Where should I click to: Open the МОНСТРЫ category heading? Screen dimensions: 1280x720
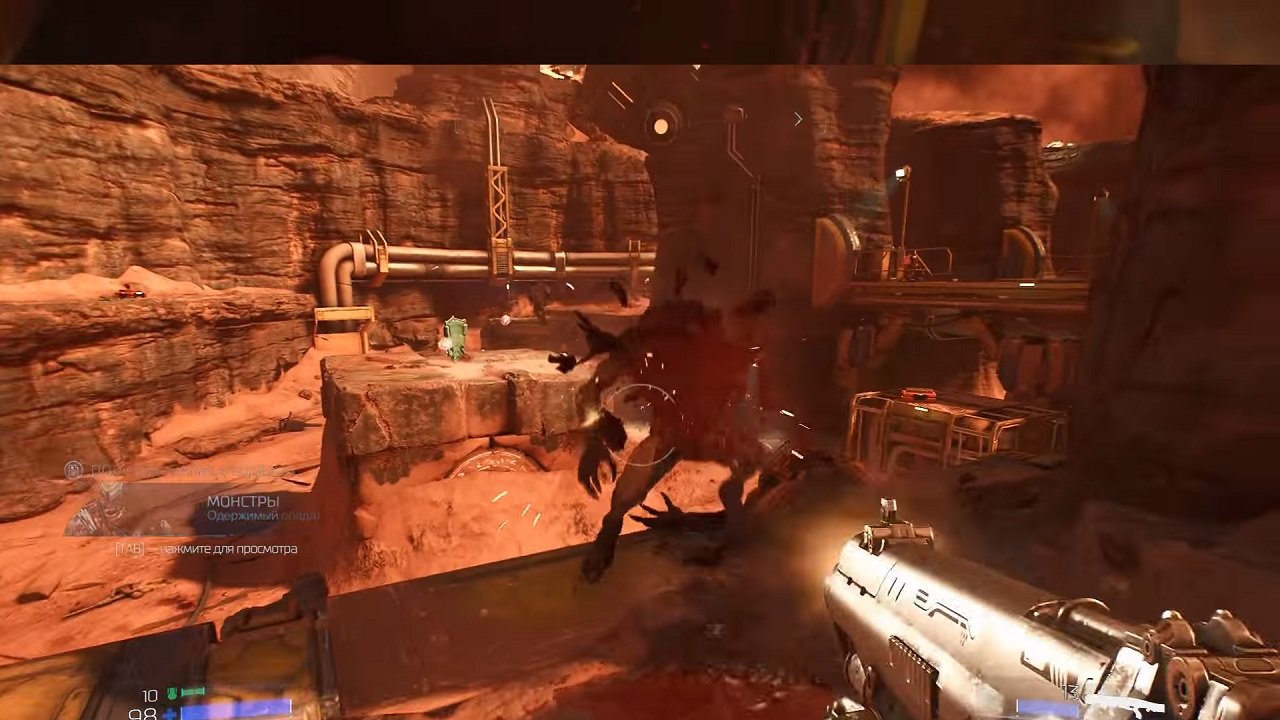click(245, 500)
